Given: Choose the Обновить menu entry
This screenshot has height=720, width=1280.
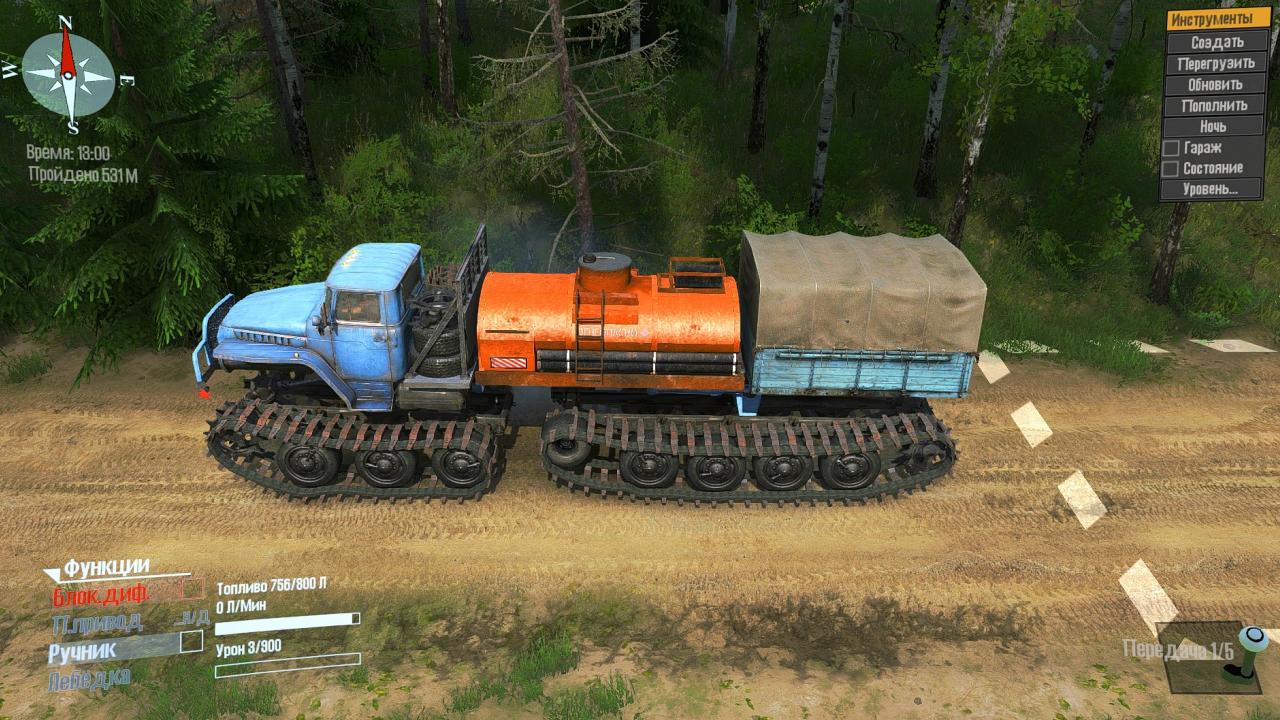Looking at the screenshot, I should click(x=1216, y=84).
